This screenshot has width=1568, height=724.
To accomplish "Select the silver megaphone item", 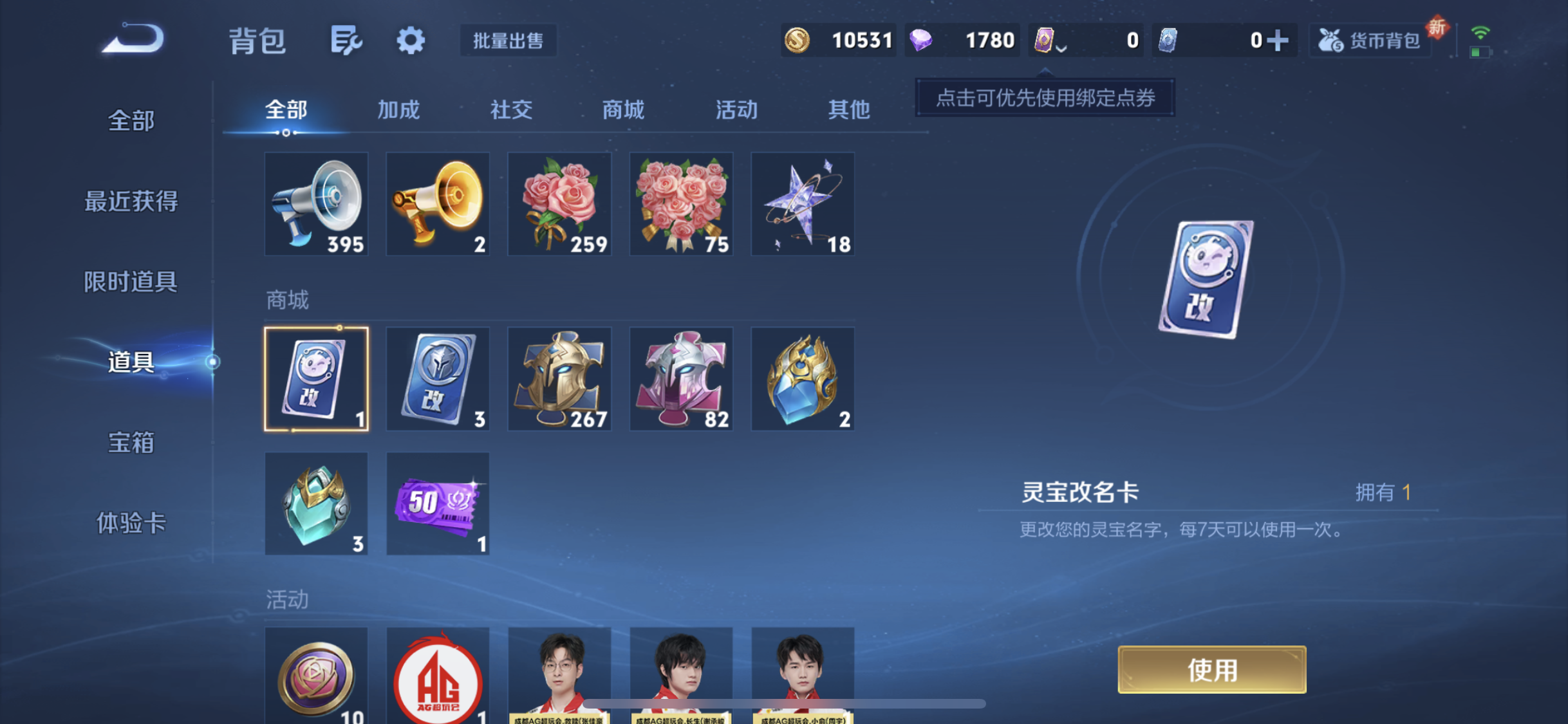I will [x=316, y=205].
